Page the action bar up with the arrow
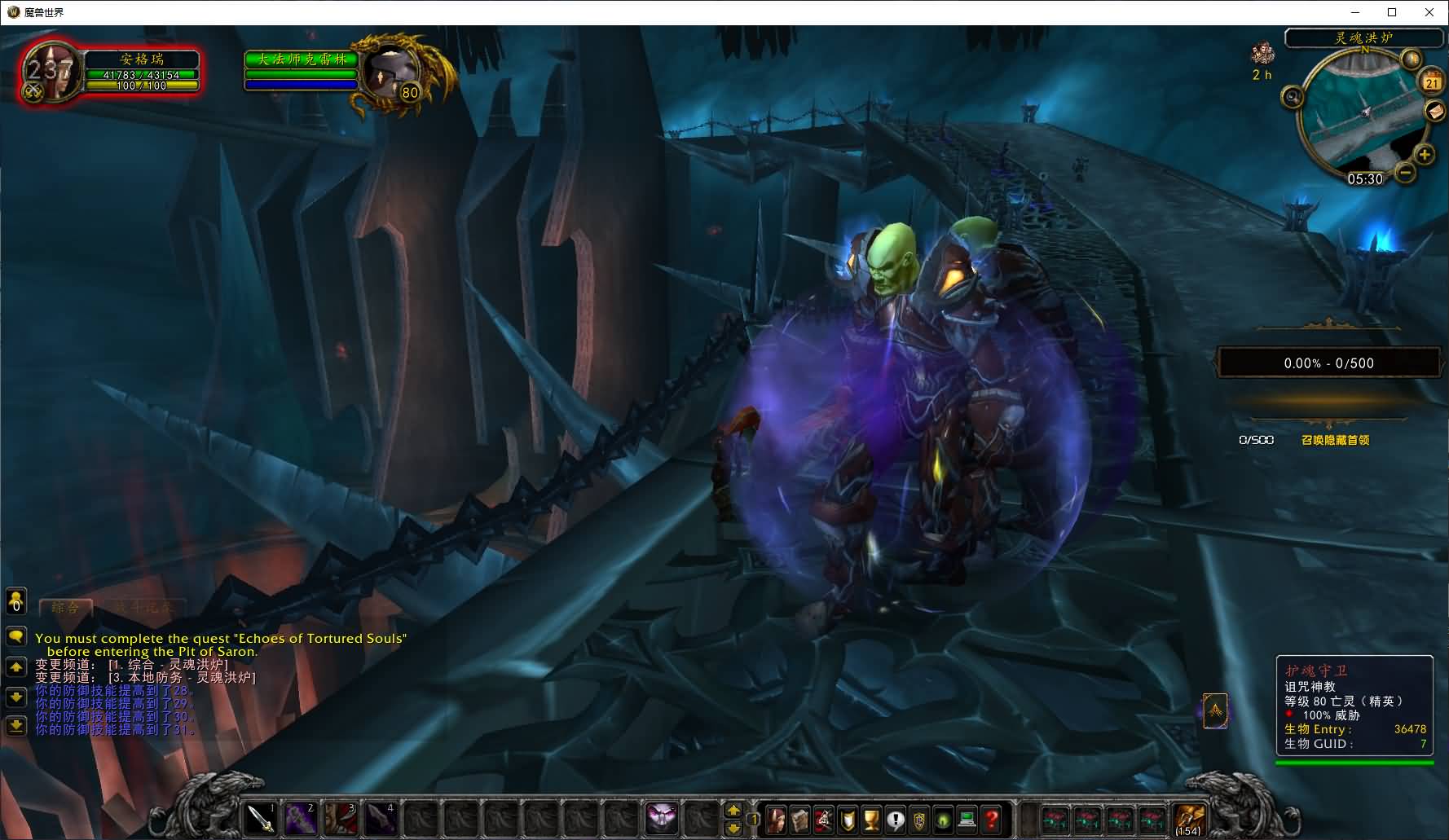This screenshot has height=840, width=1449. [x=733, y=810]
